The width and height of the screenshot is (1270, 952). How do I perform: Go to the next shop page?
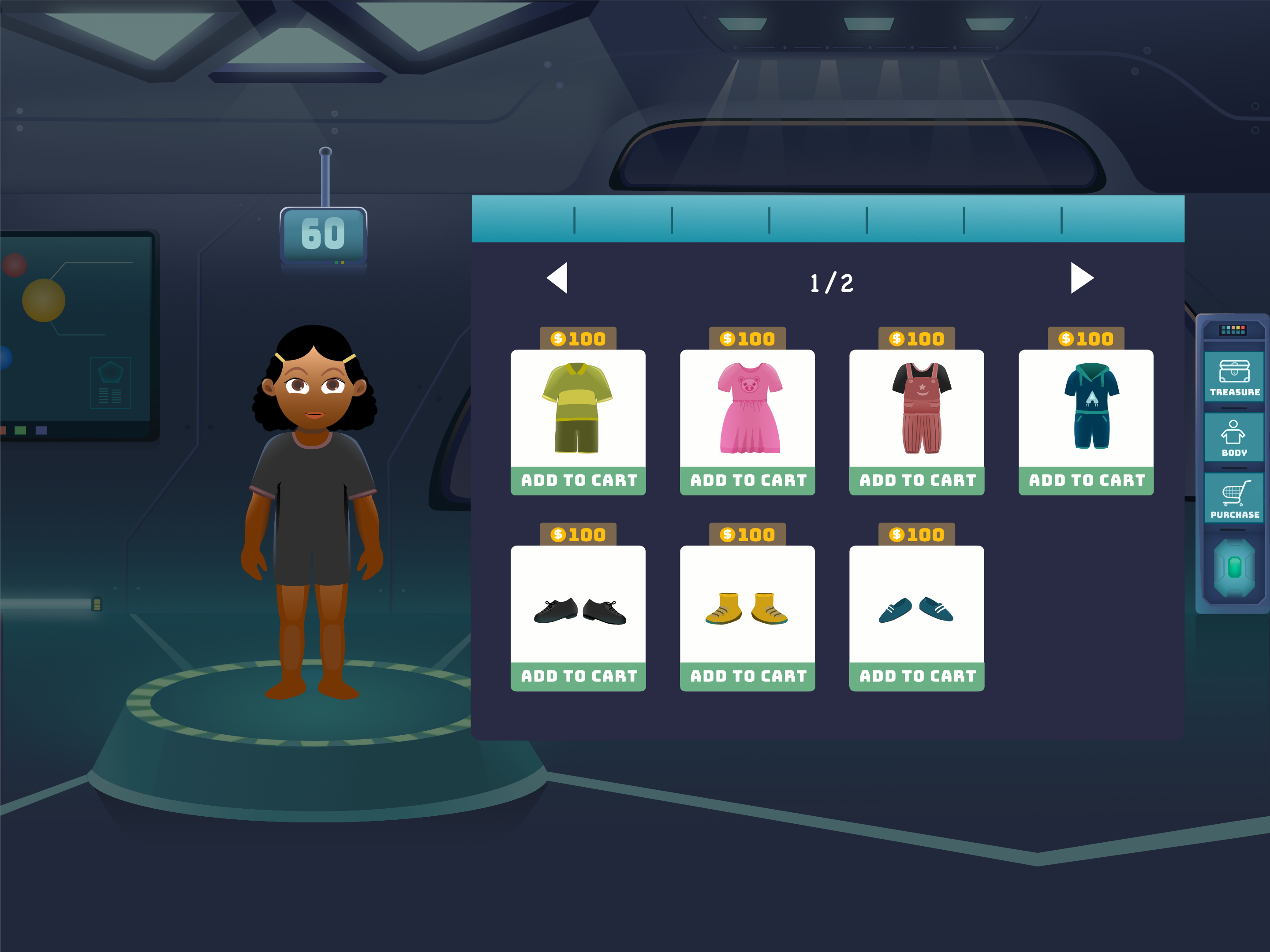pos(1081,278)
